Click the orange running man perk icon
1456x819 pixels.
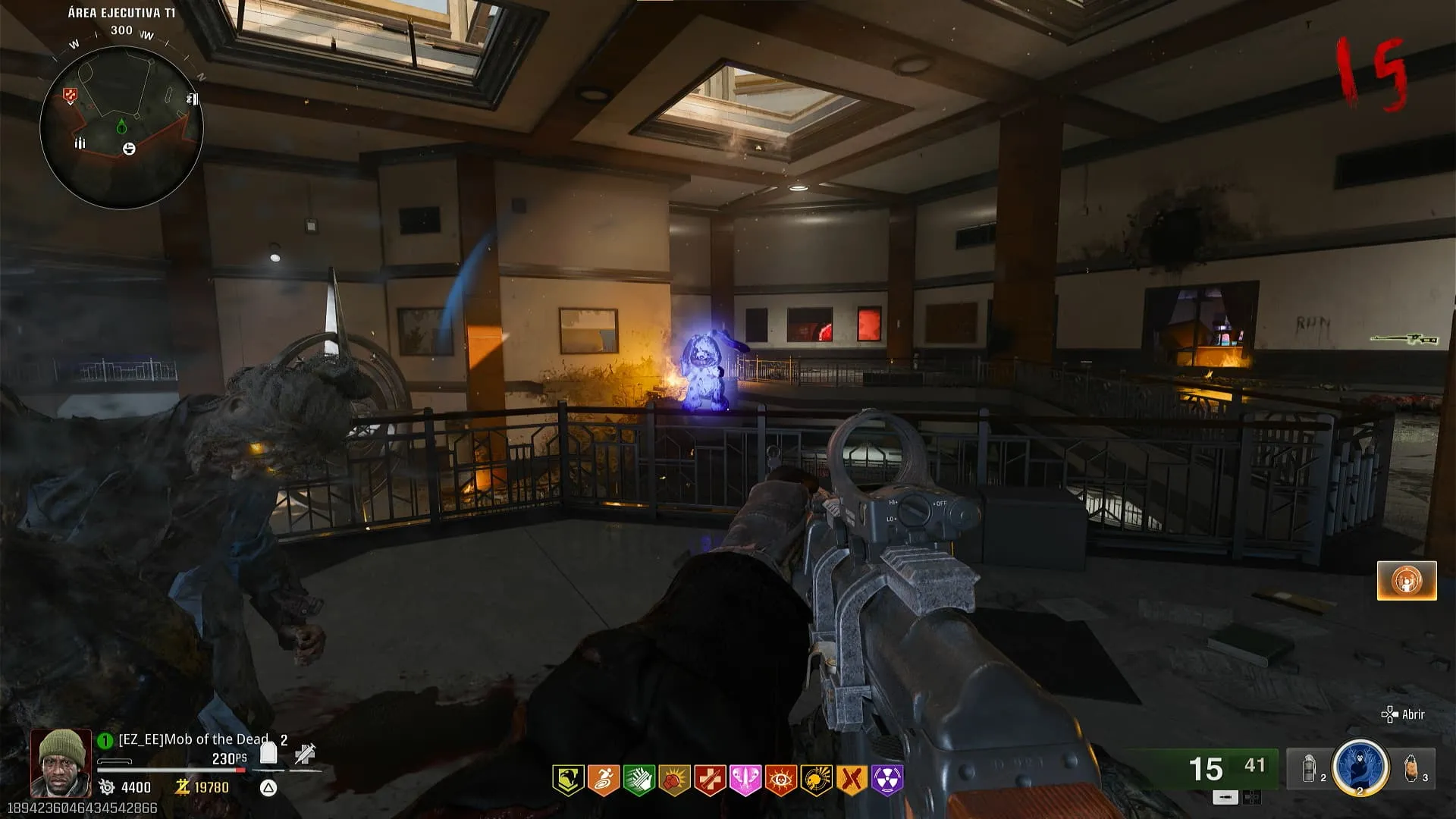click(x=603, y=780)
